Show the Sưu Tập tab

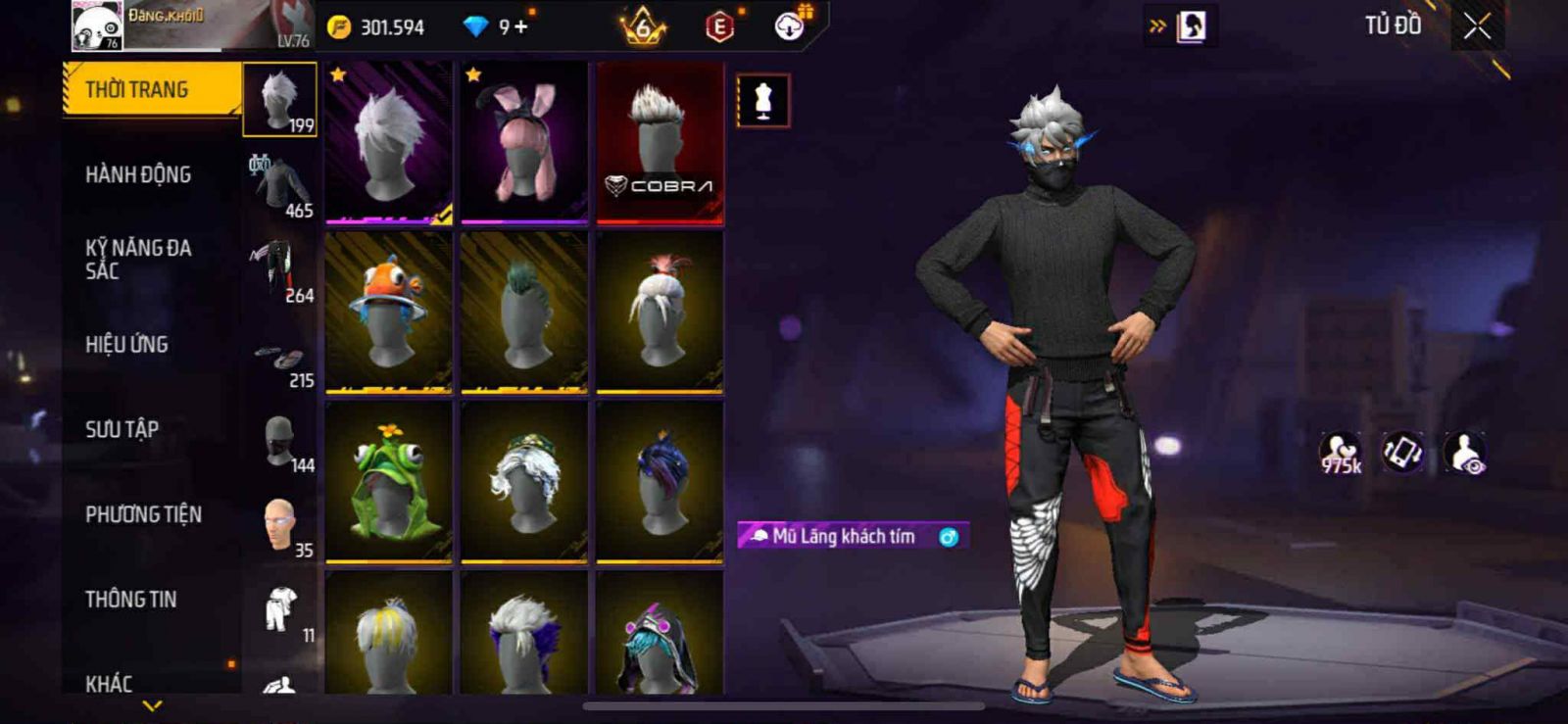click(x=122, y=429)
